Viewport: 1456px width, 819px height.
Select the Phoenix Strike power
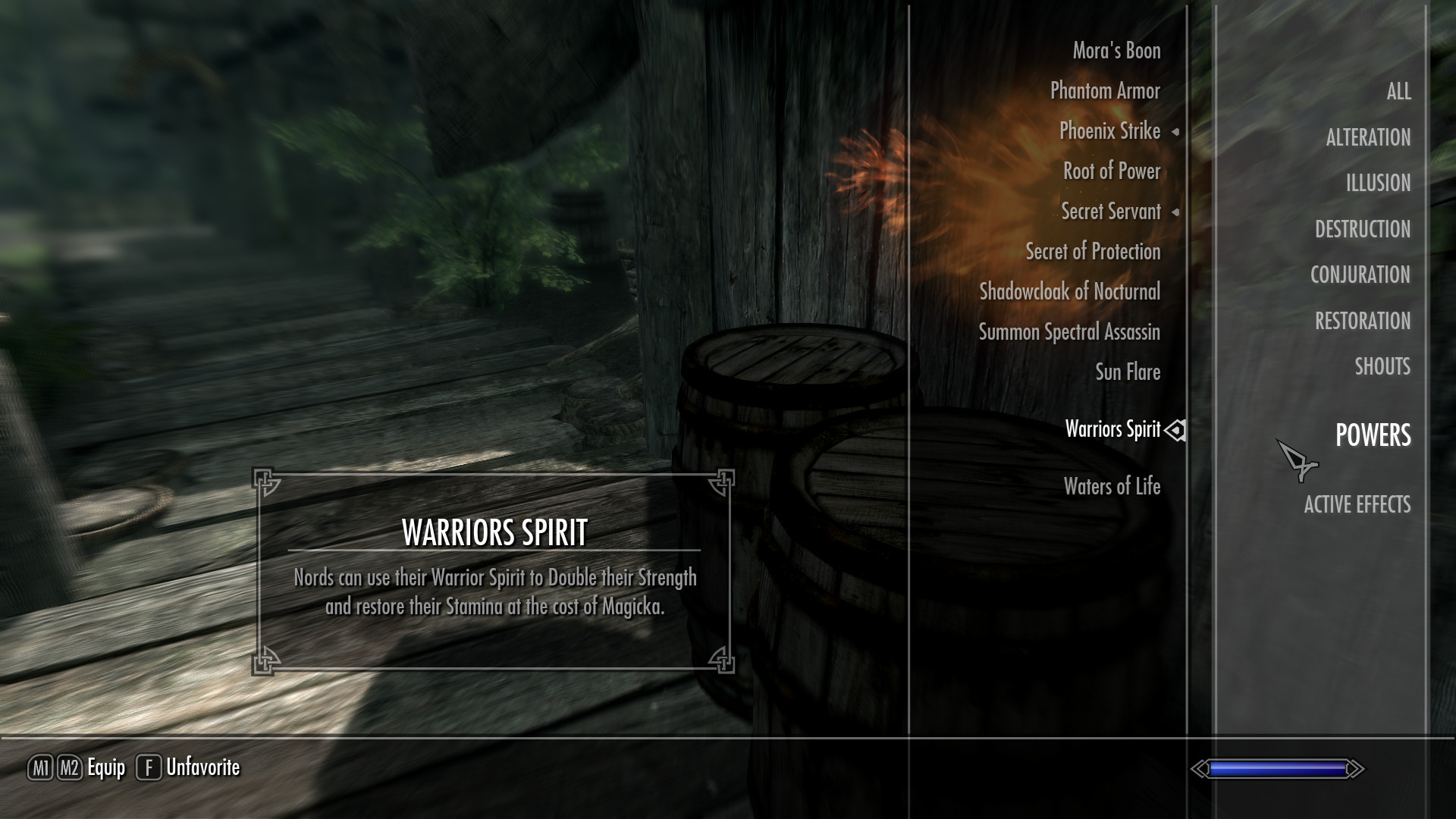[x=1109, y=131]
